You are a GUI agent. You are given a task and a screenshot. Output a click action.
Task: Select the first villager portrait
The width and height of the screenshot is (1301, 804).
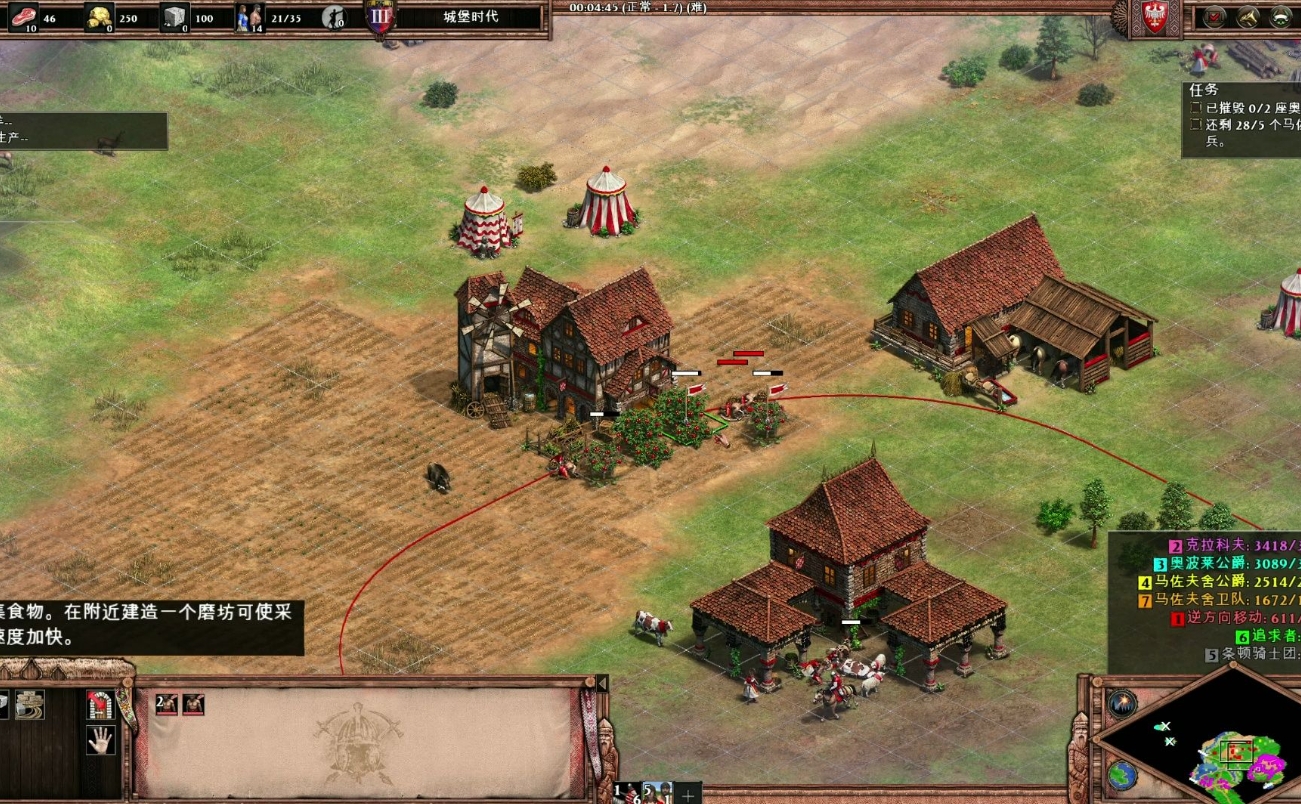click(x=167, y=705)
